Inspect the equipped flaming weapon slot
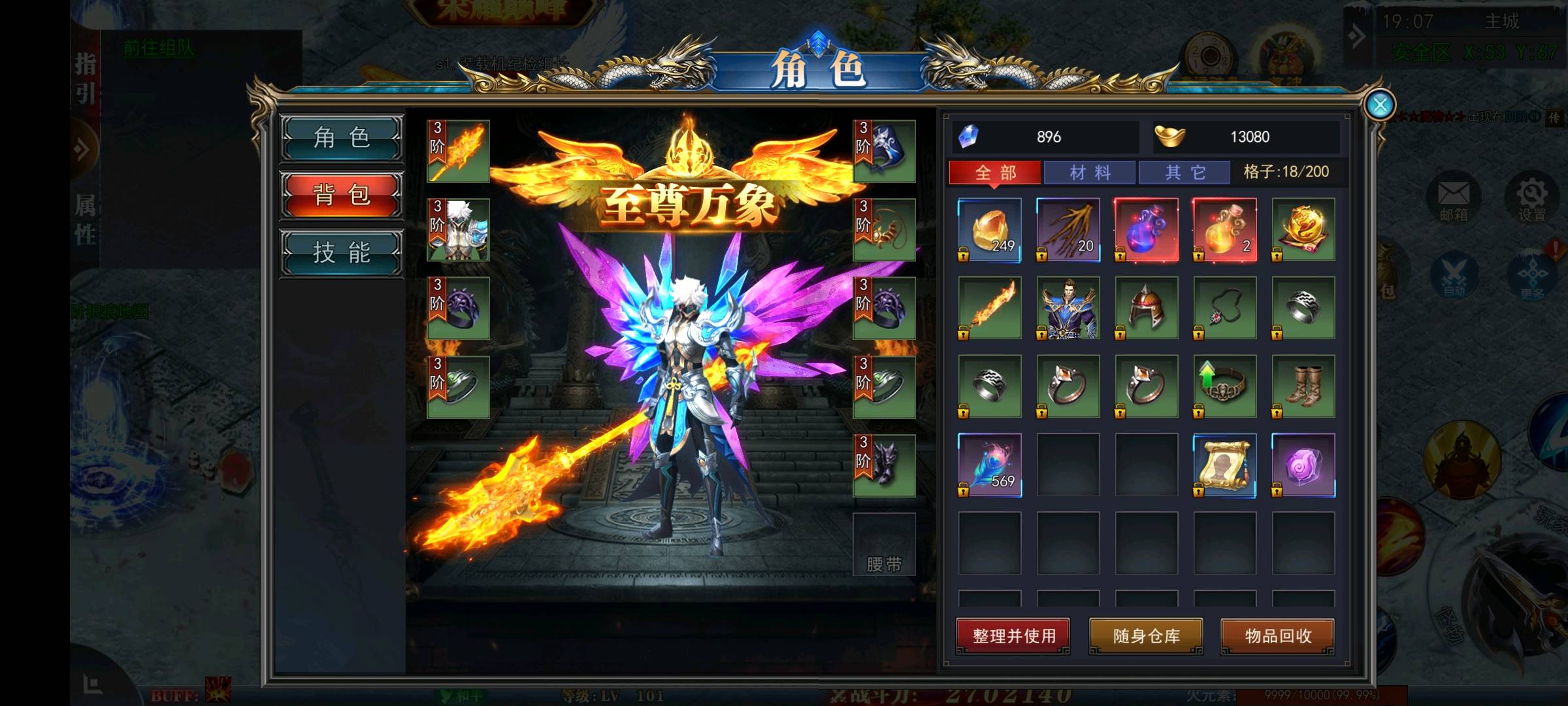The height and width of the screenshot is (706, 1568). click(458, 151)
